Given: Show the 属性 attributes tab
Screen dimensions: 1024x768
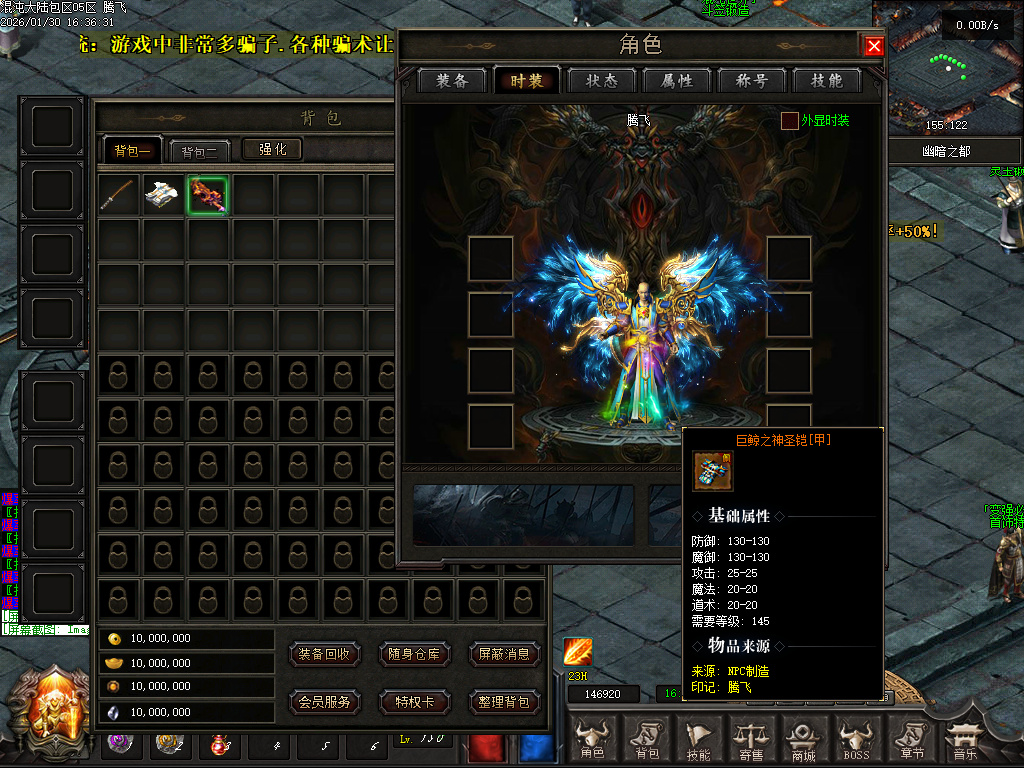Looking at the screenshot, I should point(676,81).
